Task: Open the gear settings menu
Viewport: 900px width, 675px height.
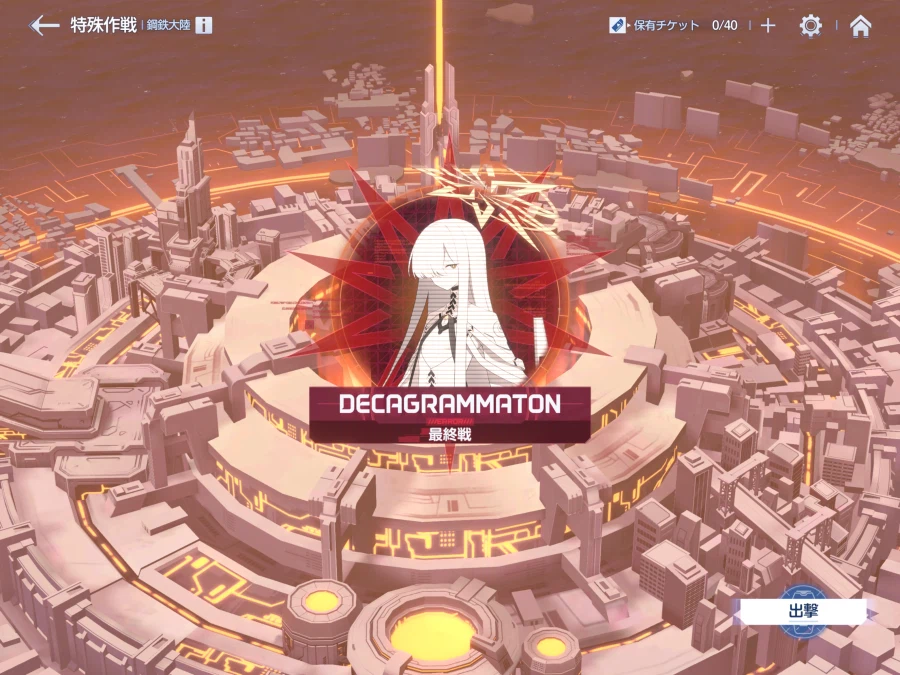Action: pyautogui.click(x=810, y=26)
